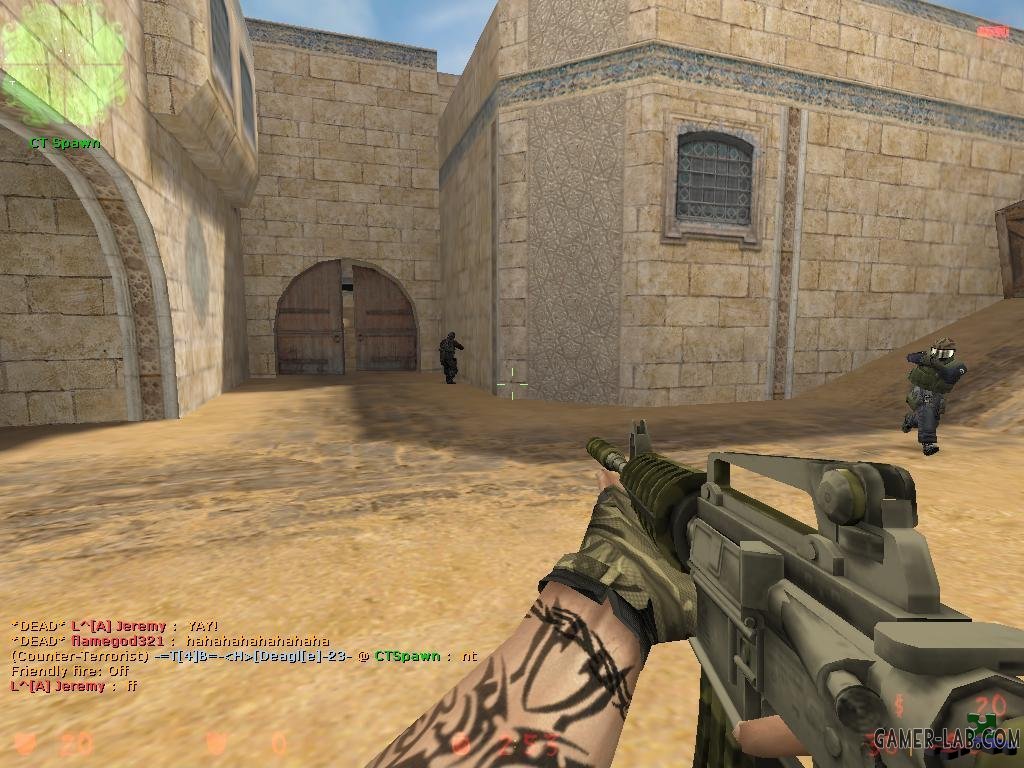Click Jeremy's "ff" chat message
The width and height of the screenshot is (1024, 768).
[74, 686]
